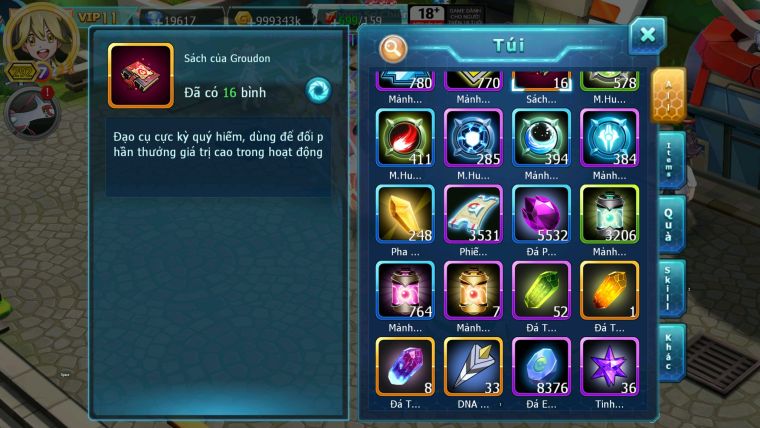The height and width of the screenshot is (428, 760).
Task: Choose the purple star item with 36
Action: click(609, 365)
